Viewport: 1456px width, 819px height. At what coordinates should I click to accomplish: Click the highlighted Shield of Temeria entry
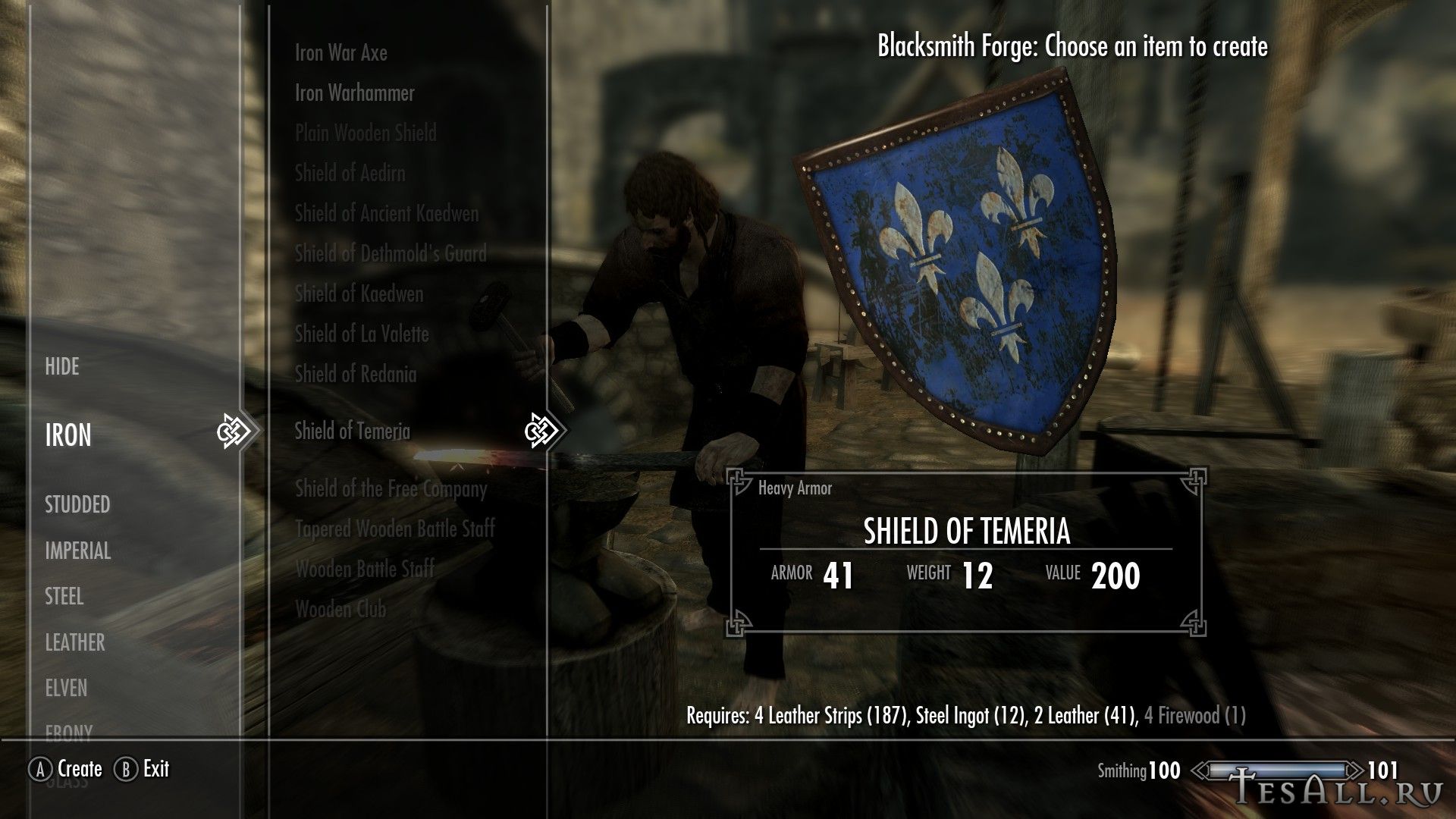pyautogui.click(x=352, y=431)
